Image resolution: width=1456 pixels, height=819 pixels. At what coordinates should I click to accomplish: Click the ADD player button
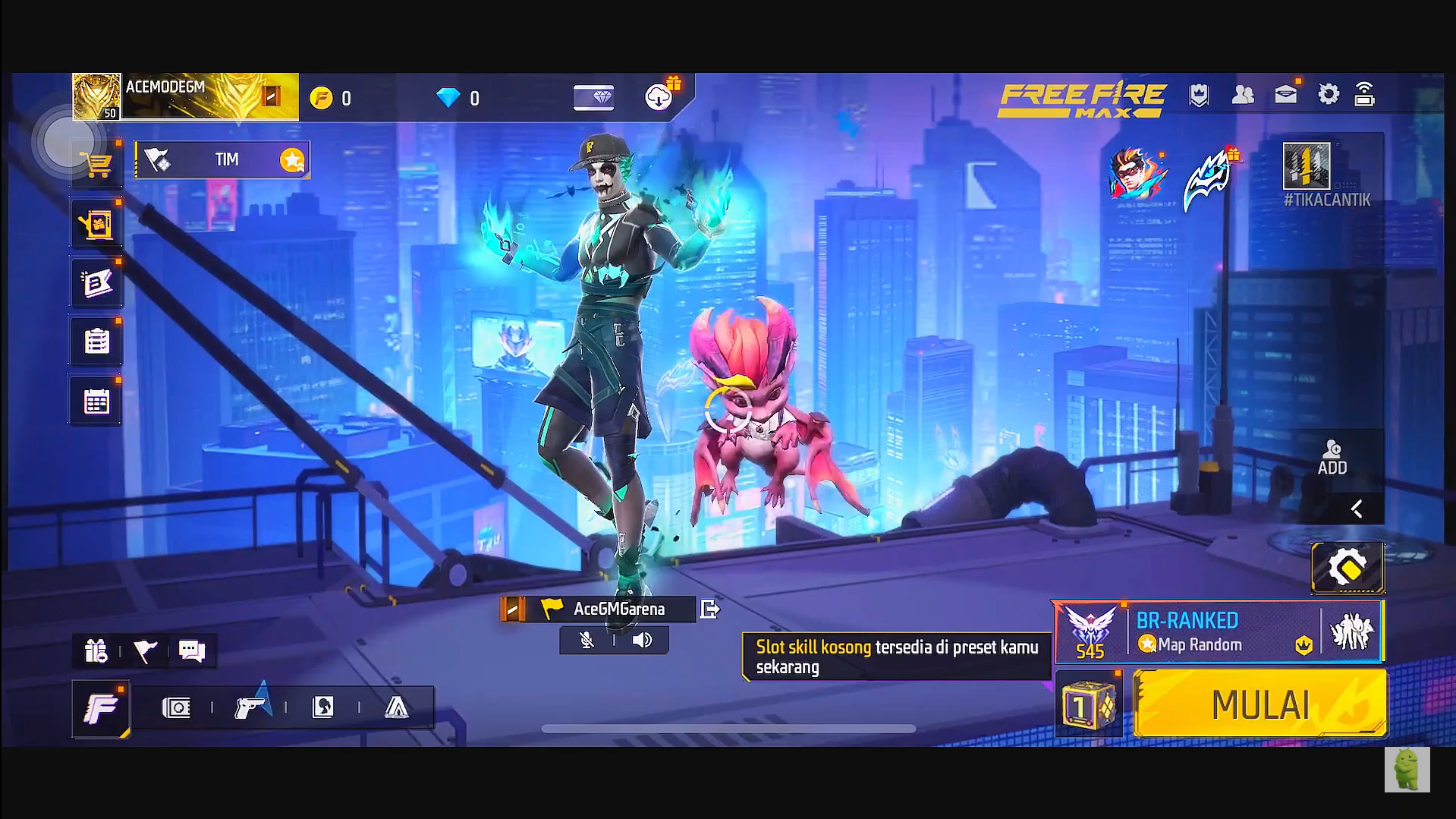click(1332, 458)
